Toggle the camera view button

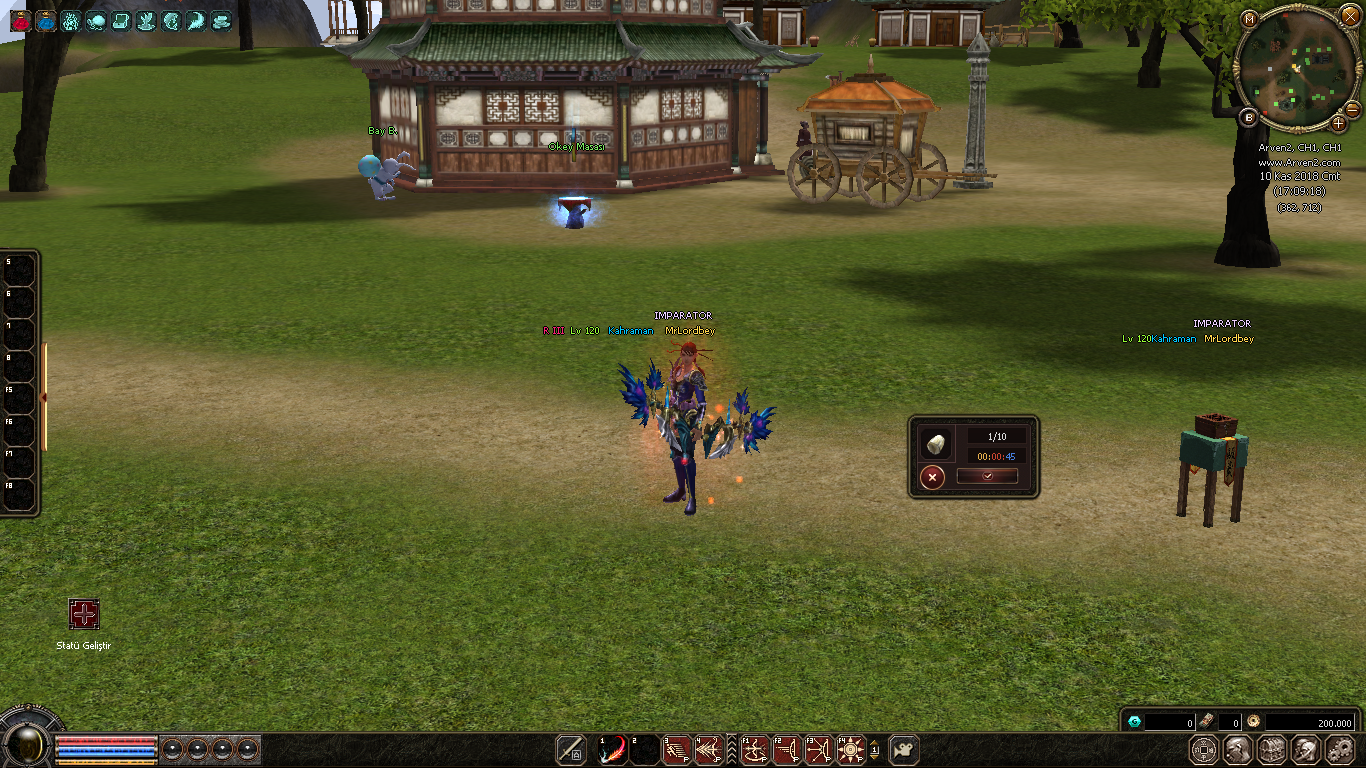pos(904,749)
